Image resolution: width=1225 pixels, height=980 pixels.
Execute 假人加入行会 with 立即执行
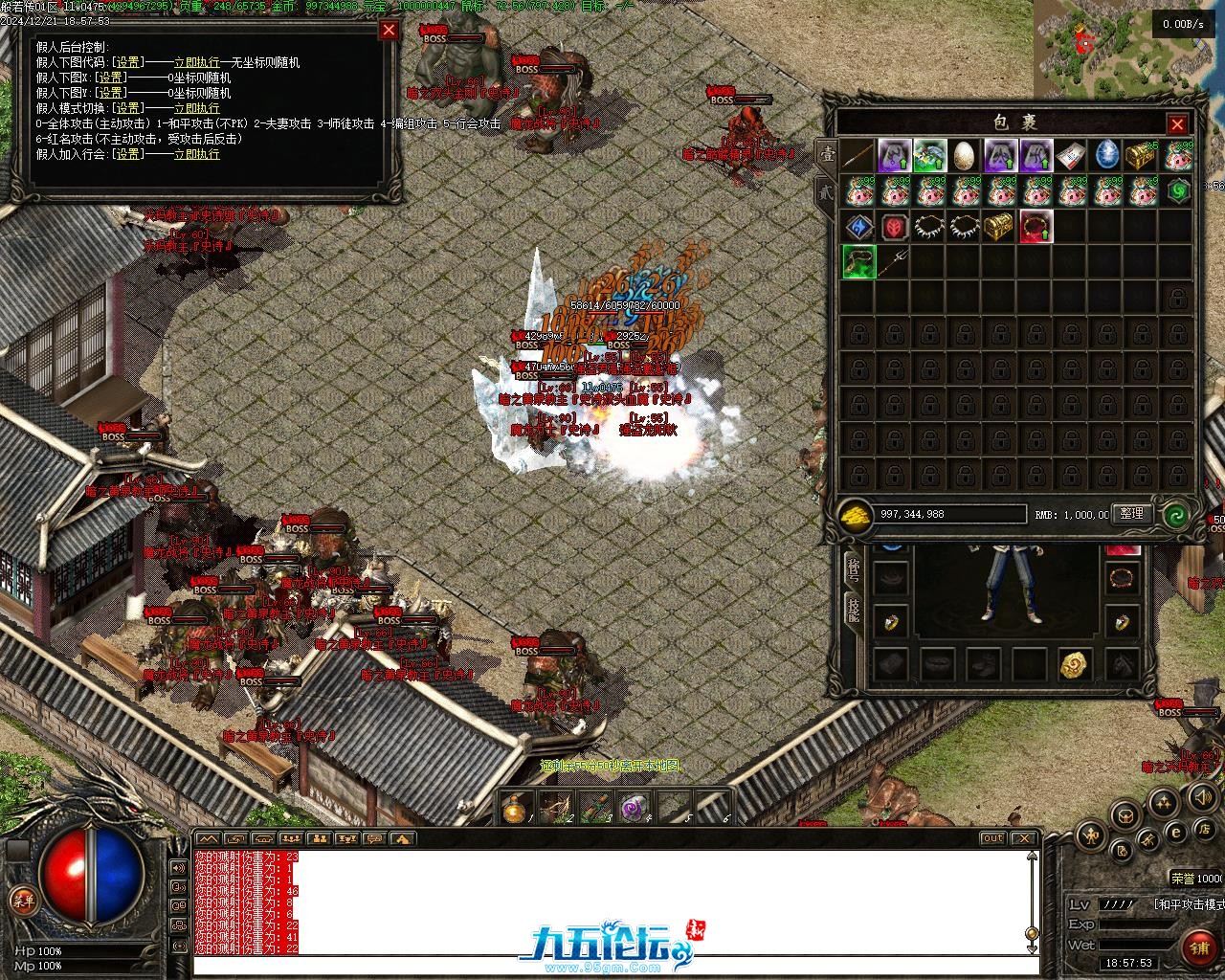[196, 154]
